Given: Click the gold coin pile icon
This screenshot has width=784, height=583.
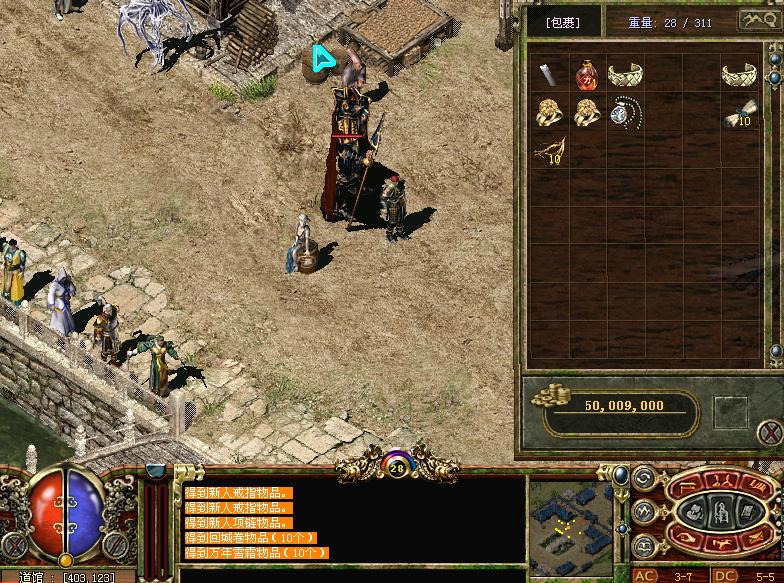Looking at the screenshot, I should click(549, 395).
